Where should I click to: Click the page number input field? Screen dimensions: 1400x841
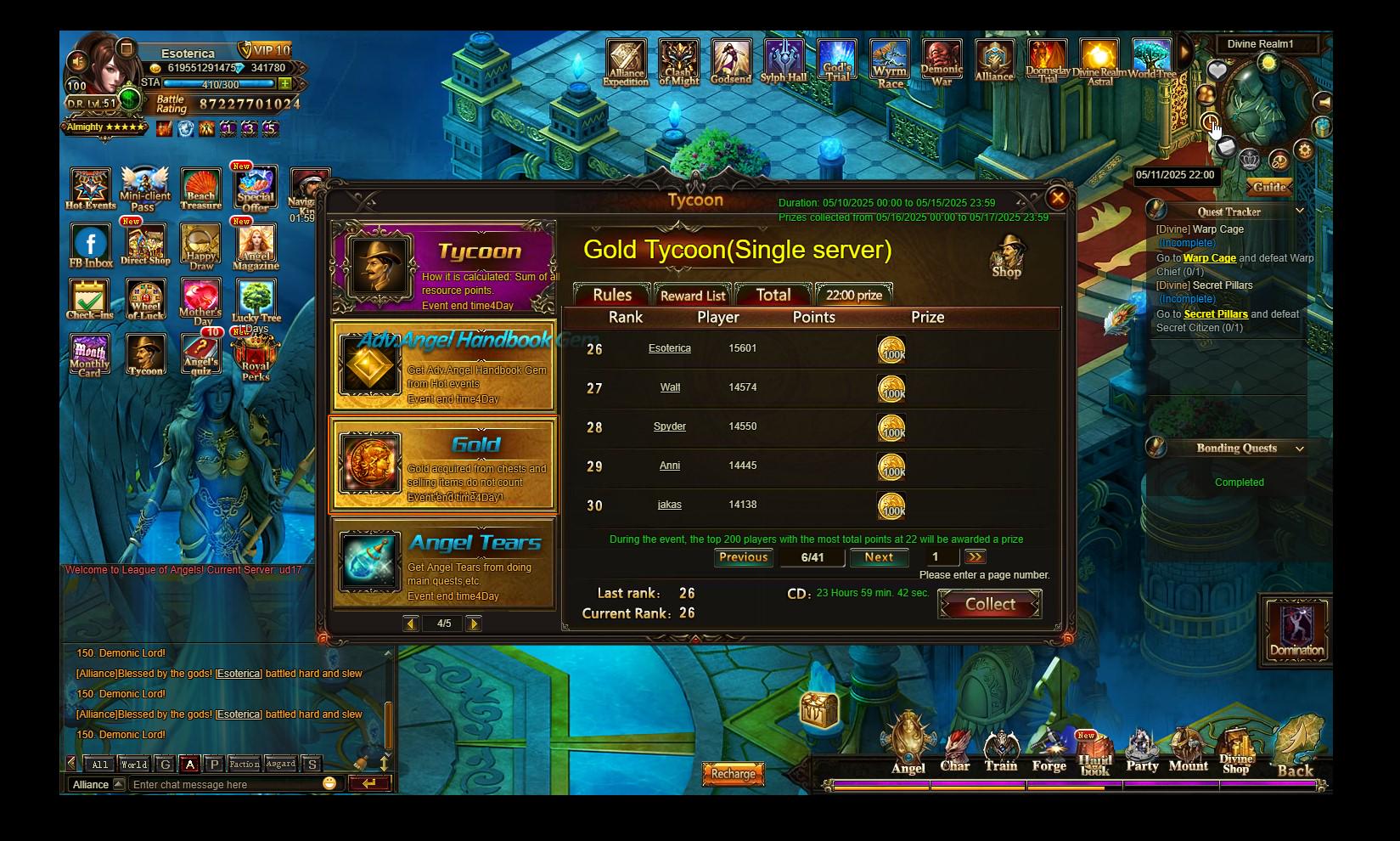[x=939, y=557]
